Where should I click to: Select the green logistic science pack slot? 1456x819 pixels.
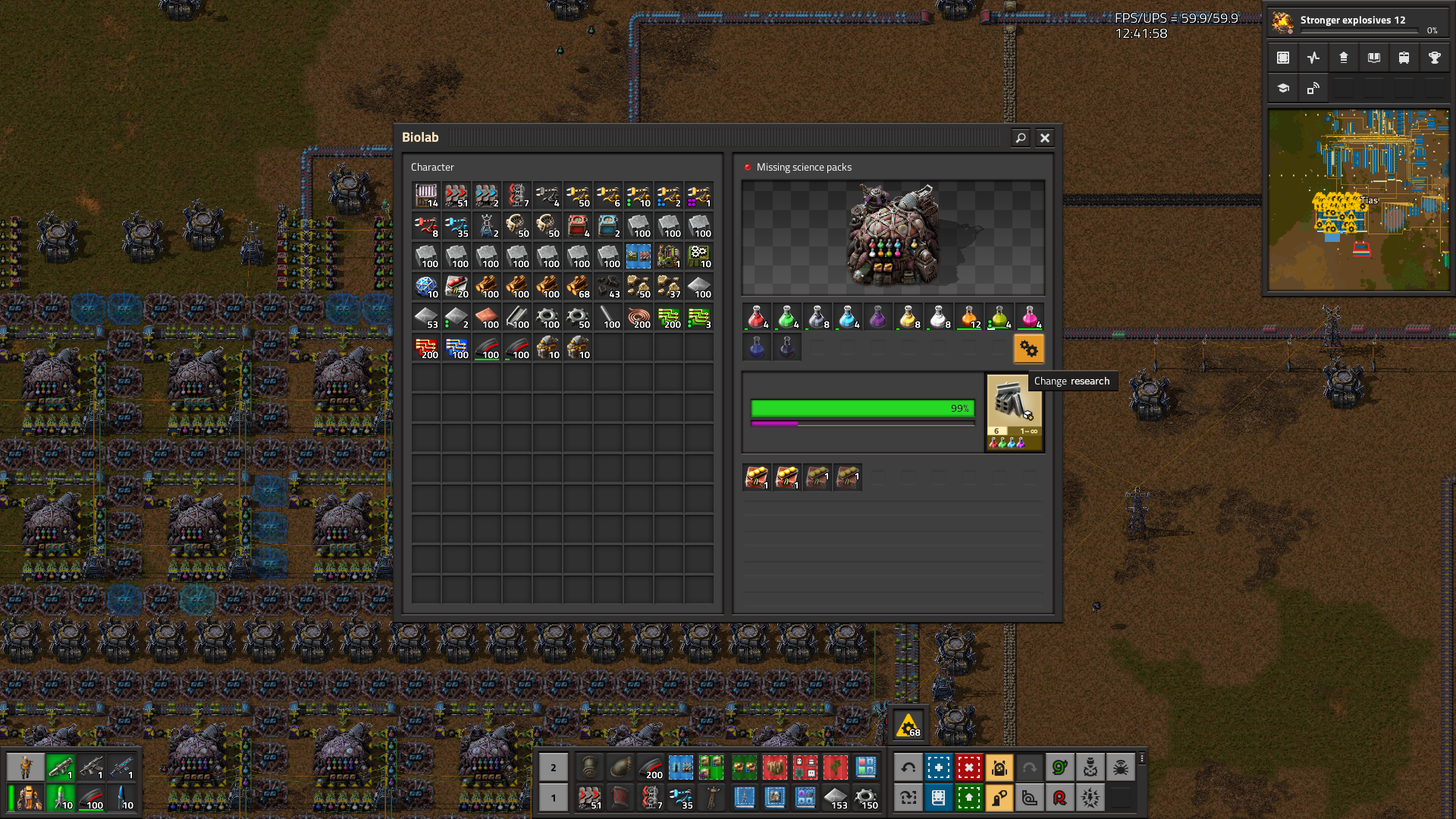(x=786, y=317)
